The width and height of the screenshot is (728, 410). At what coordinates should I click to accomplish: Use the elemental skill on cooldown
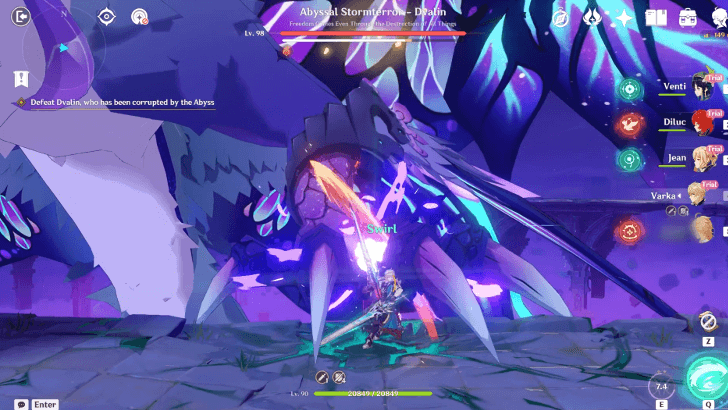coord(659,386)
